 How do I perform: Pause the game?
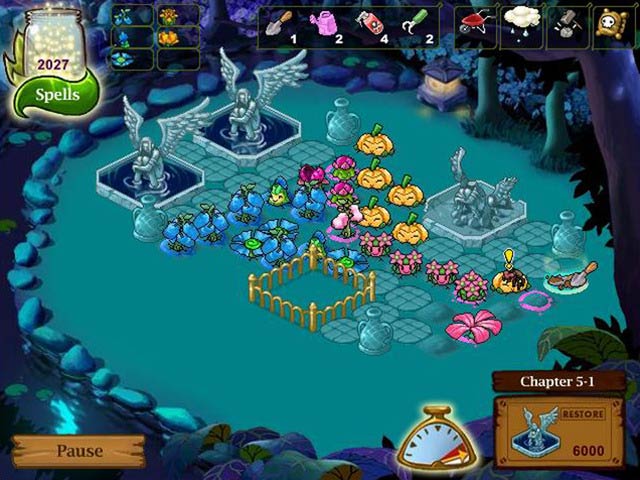point(78,450)
